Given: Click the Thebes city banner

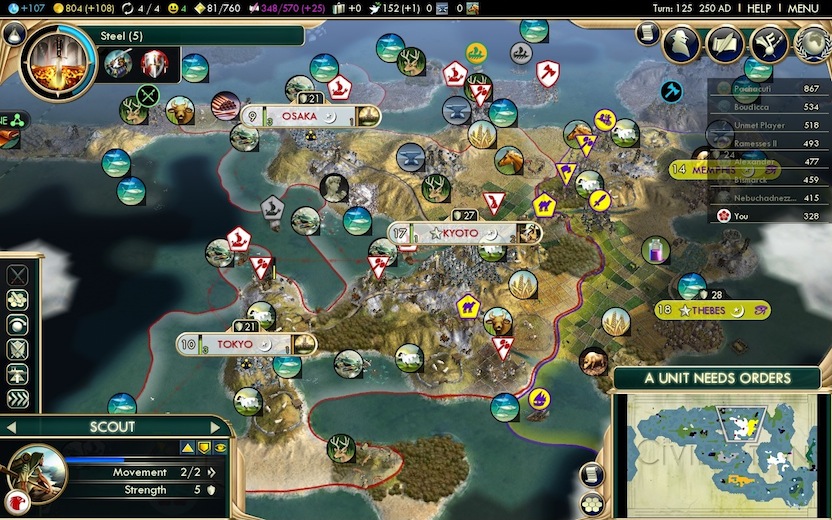Looking at the screenshot, I should (x=712, y=310).
